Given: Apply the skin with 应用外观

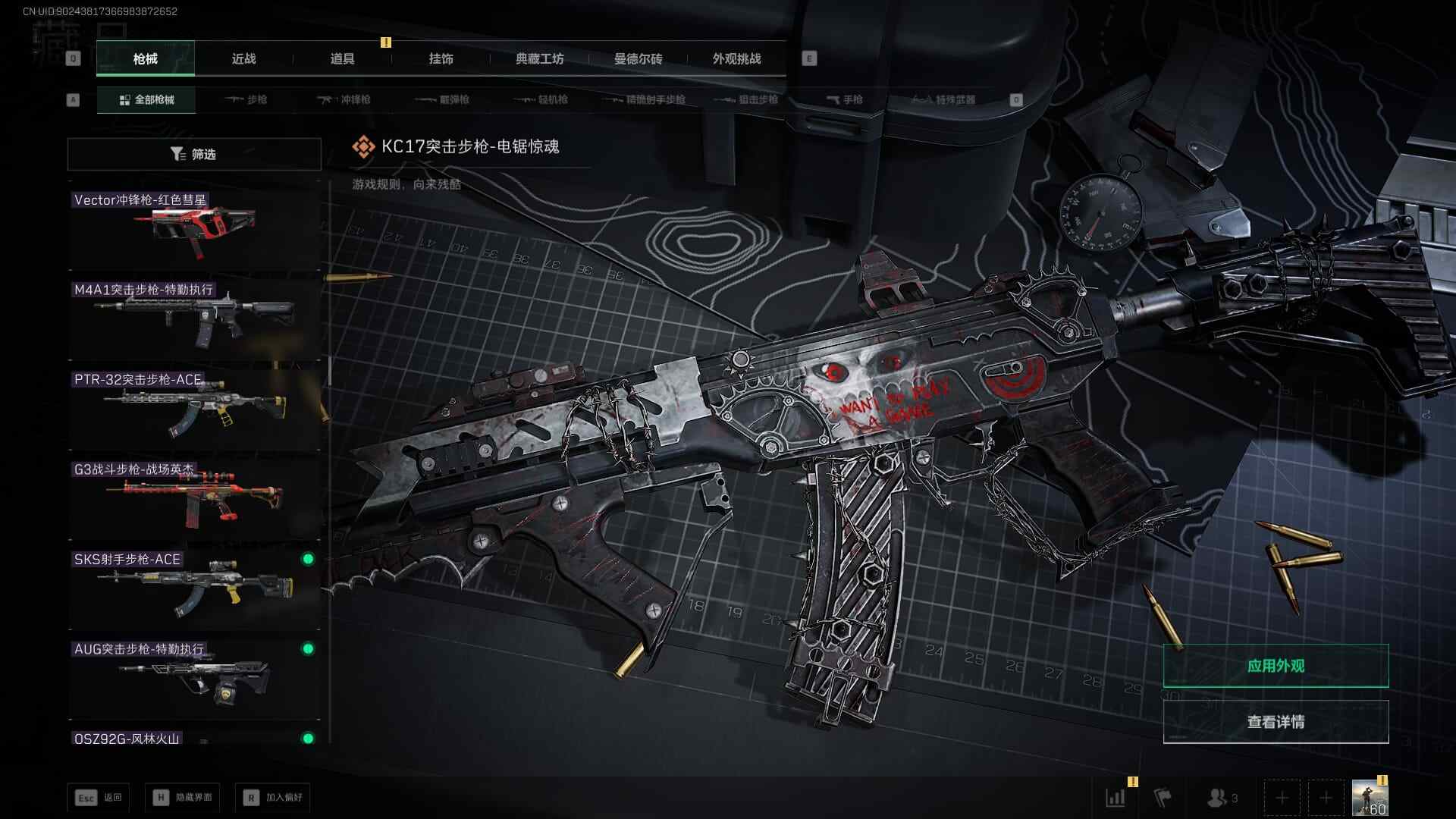Looking at the screenshot, I should coord(1276,666).
